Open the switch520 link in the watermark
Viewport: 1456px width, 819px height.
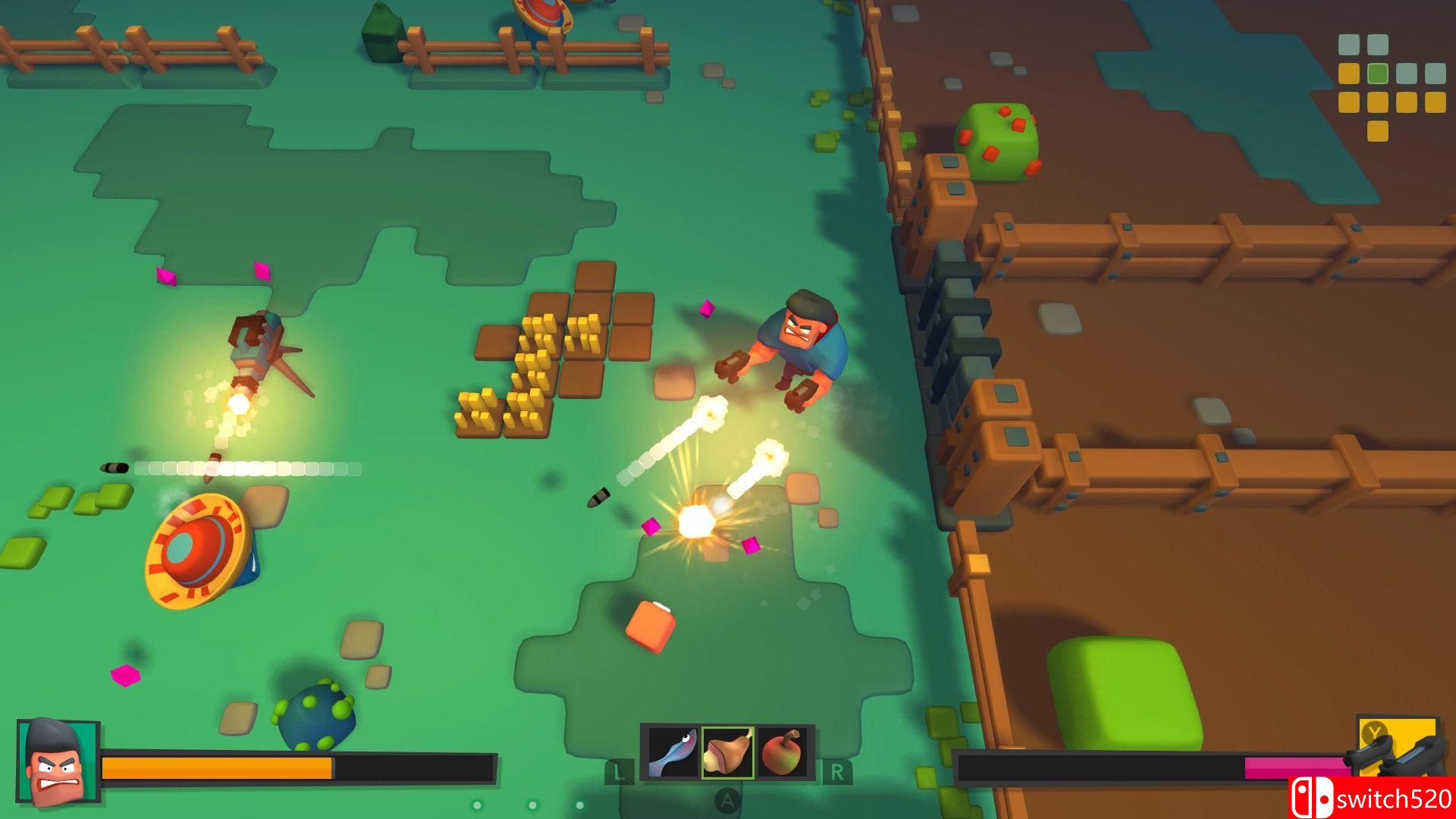click(1394, 798)
